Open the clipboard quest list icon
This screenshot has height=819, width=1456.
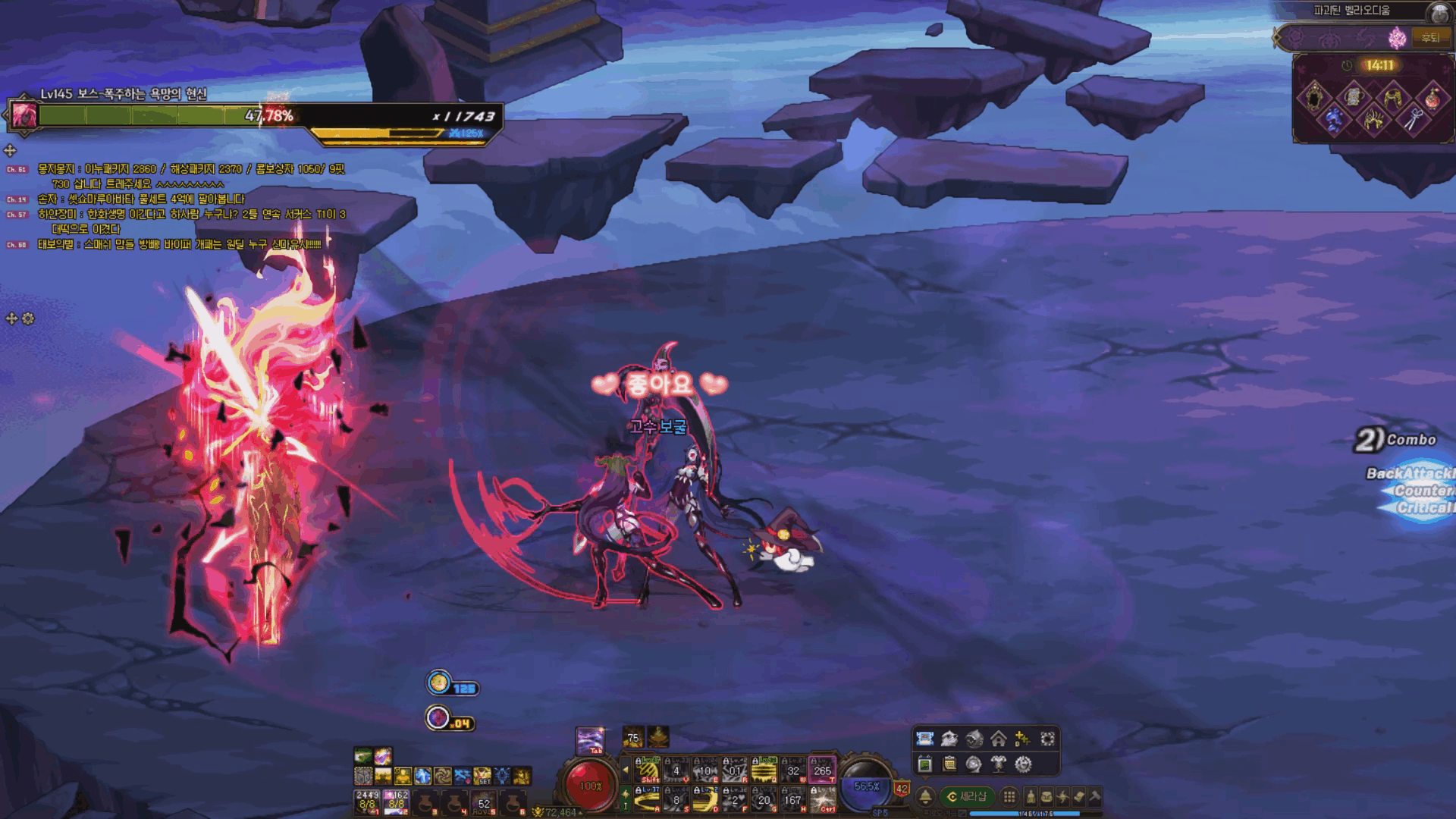pyautogui.click(x=949, y=764)
